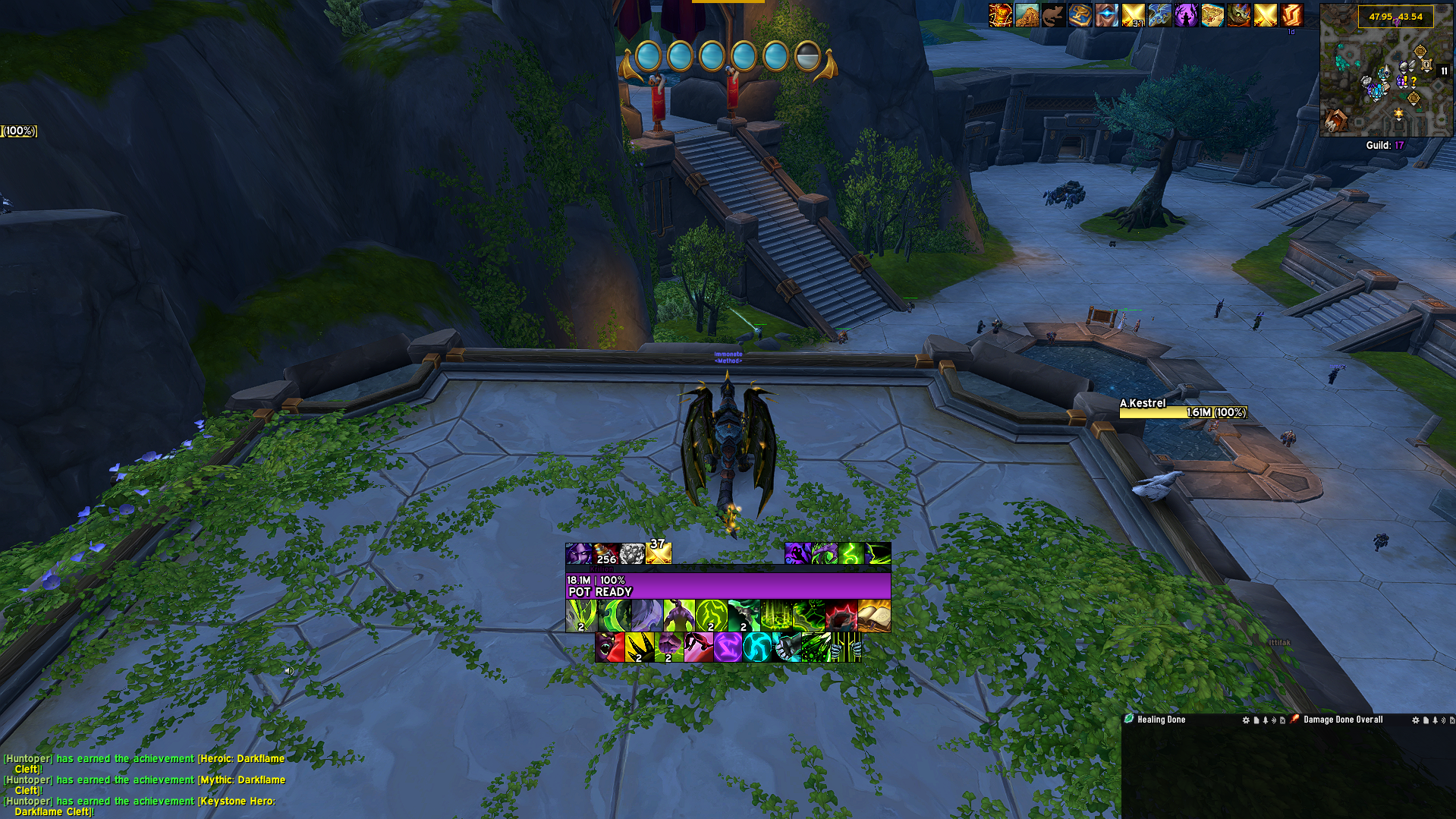Activate the armored gauntlet fist ability

[x=787, y=647]
